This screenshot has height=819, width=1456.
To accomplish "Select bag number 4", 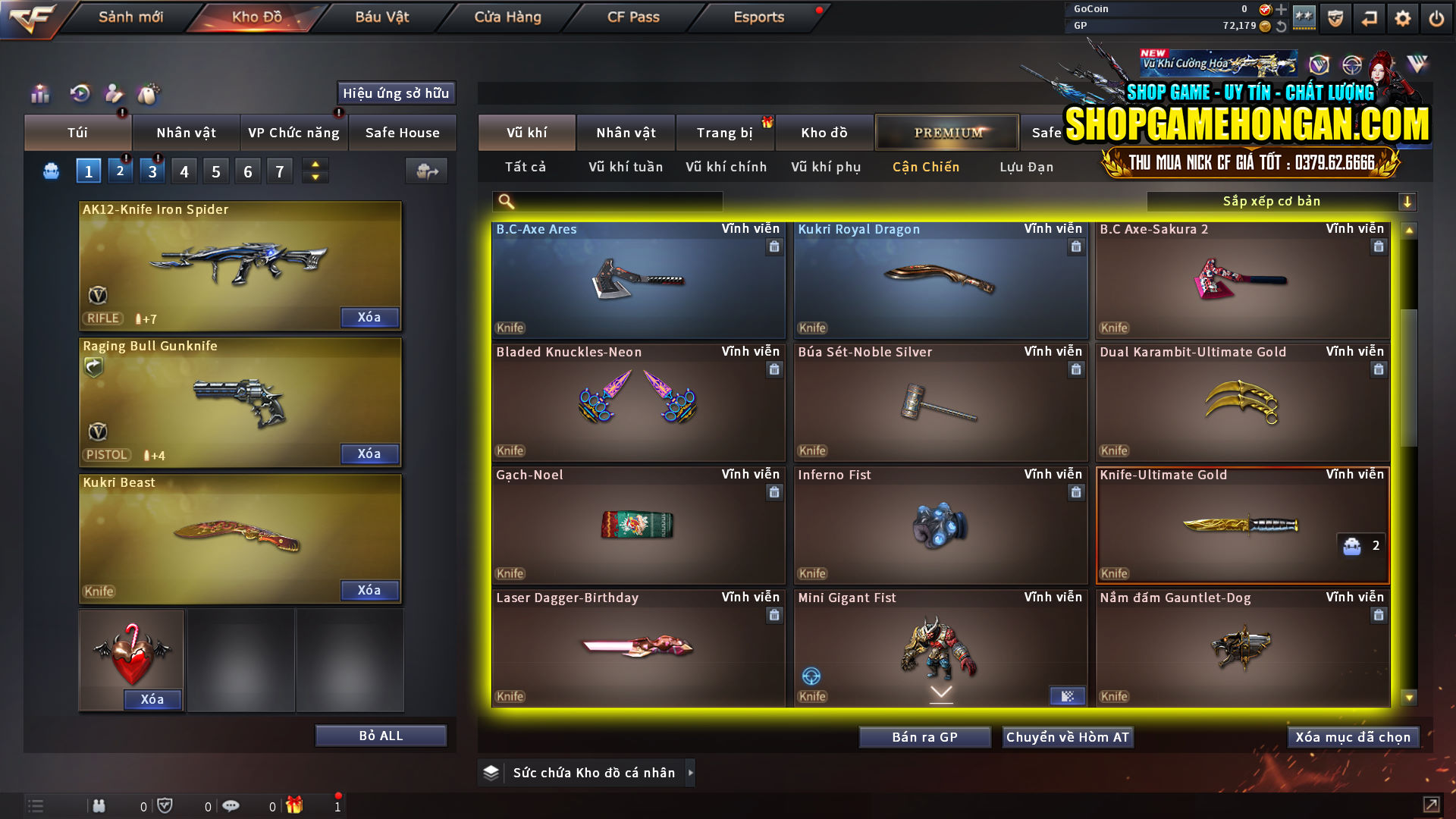I will 184,170.
